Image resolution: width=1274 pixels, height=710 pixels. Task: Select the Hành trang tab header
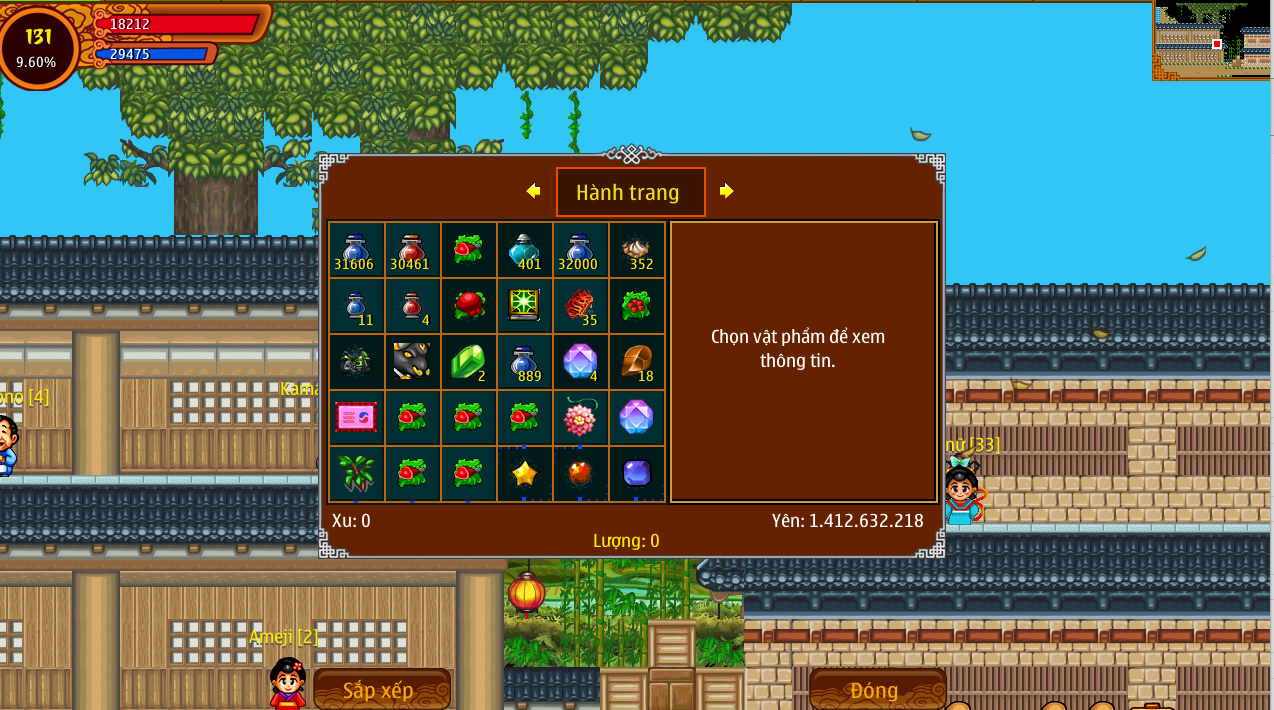(630, 192)
